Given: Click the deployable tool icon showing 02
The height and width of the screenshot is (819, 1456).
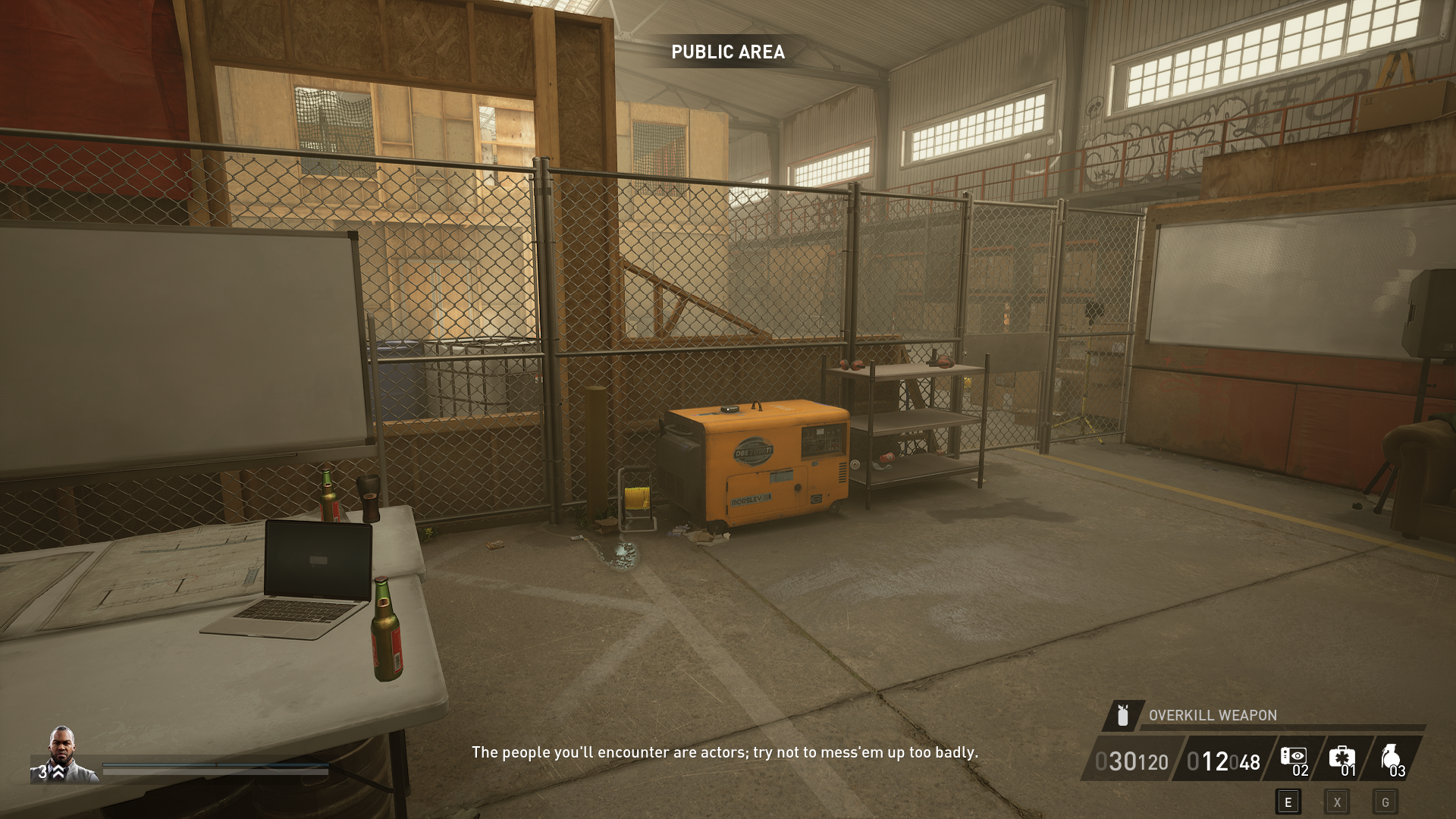Looking at the screenshot, I should (x=1293, y=755).
